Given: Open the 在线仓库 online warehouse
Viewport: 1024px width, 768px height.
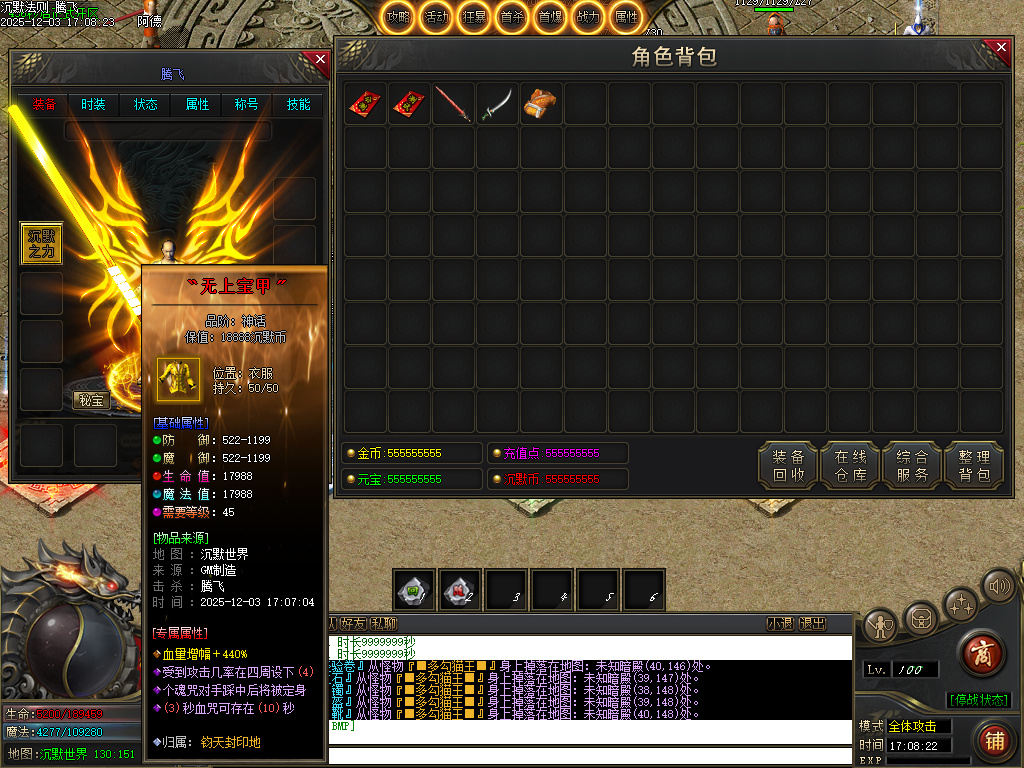Looking at the screenshot, I should coord(850,465).
